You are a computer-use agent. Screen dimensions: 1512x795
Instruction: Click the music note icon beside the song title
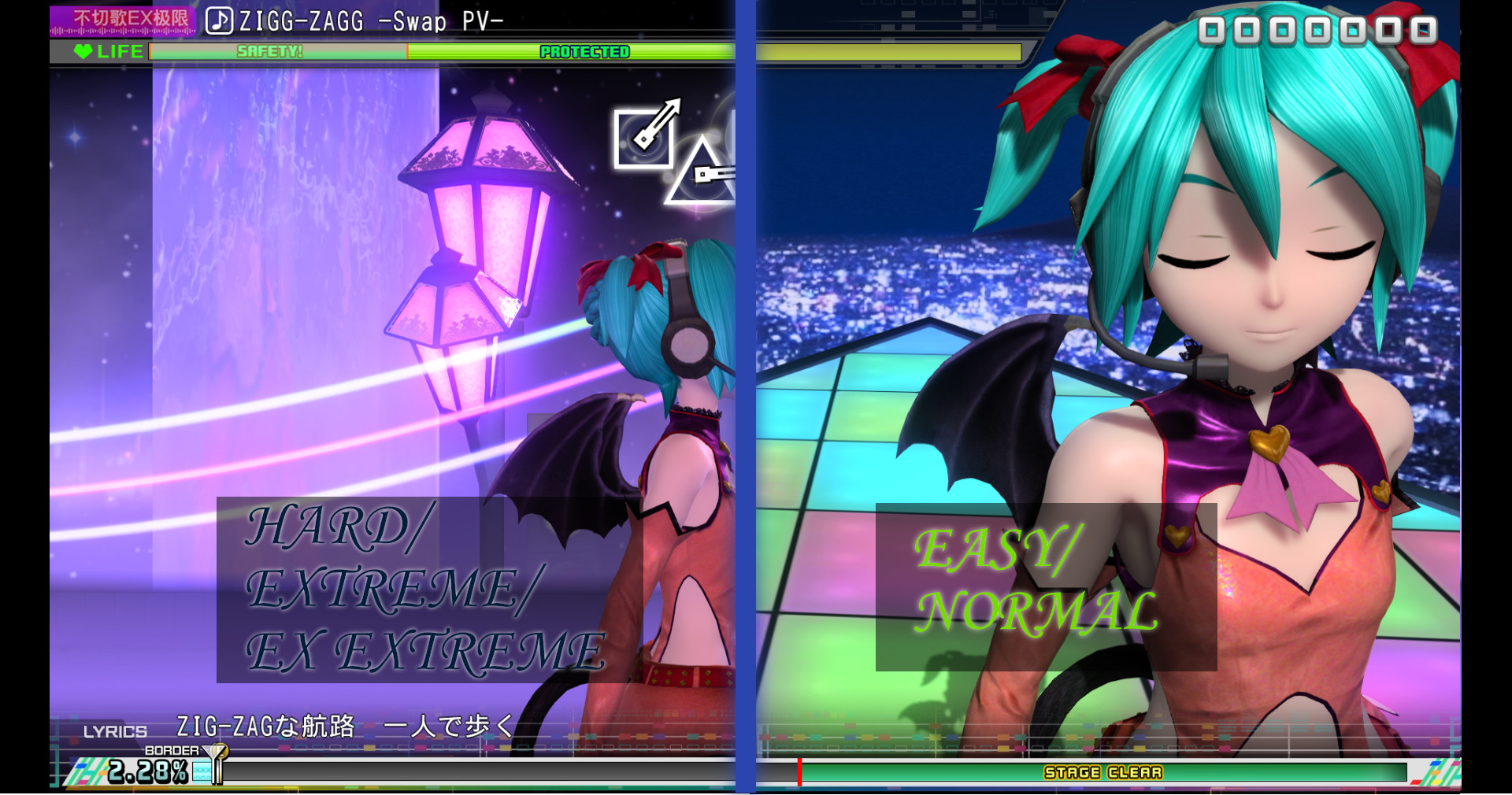218,19
